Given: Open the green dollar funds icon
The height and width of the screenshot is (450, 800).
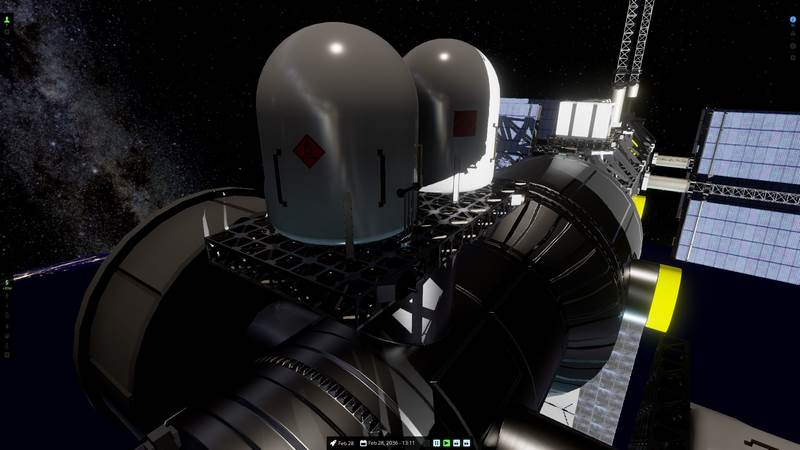Looking at the screenshot, I should tap(6, 283).
